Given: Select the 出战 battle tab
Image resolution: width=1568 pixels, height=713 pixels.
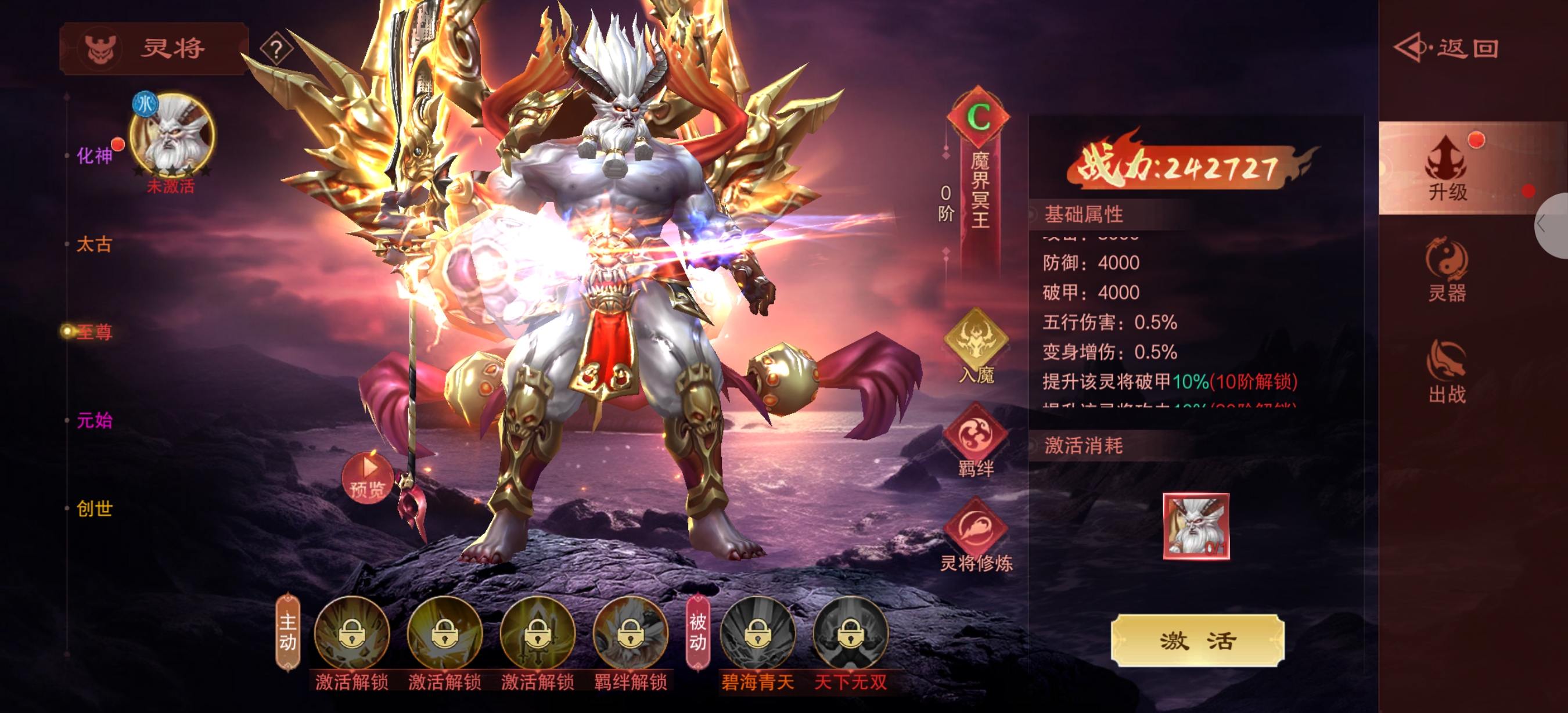Looking at the screenshot, I should [1447, 371].
